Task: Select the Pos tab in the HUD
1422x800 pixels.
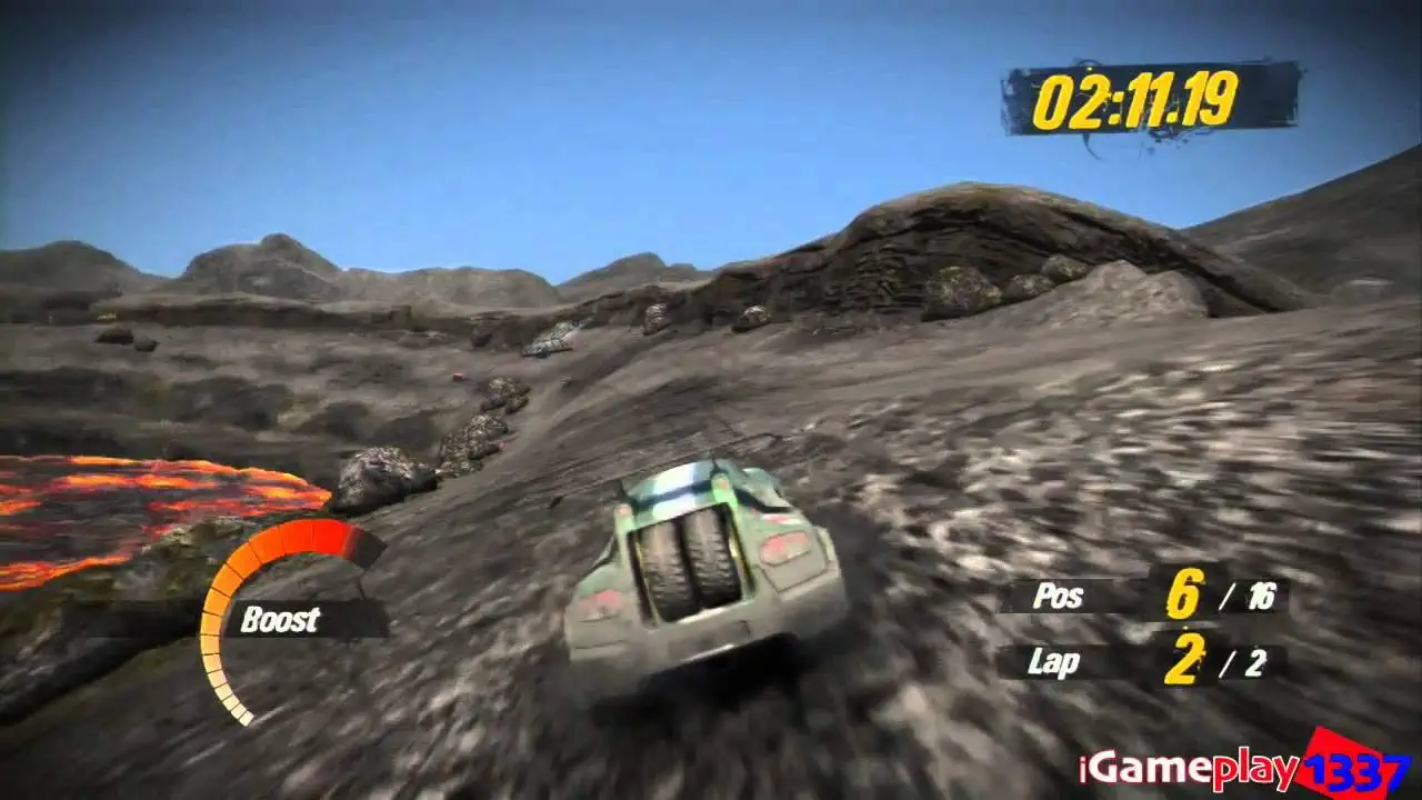Action: 1056,597
